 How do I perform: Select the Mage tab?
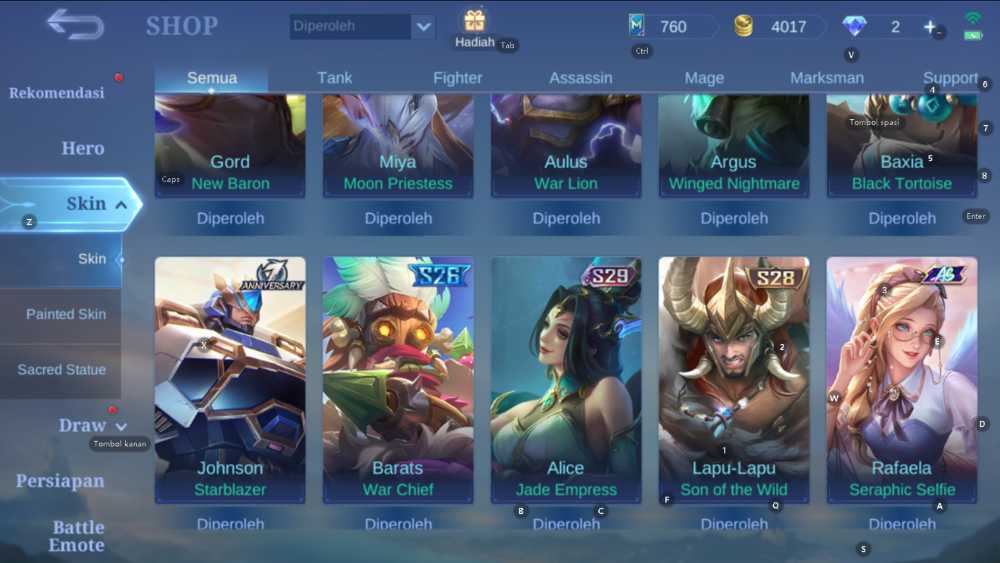click(x=704, y=78)
